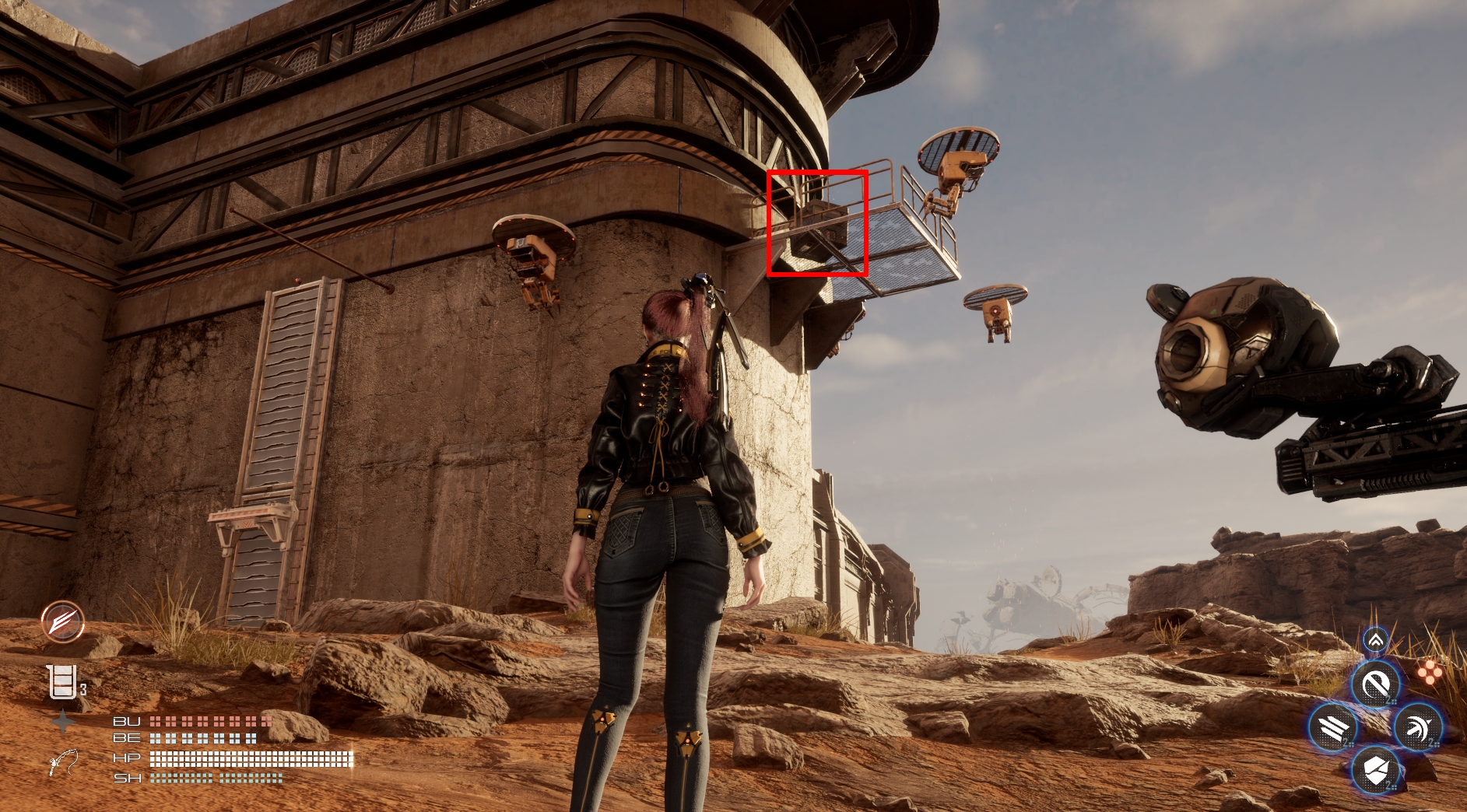Use the arc-slash skill on the right
The image size is (1467, 812).
tap(1418, 729)
